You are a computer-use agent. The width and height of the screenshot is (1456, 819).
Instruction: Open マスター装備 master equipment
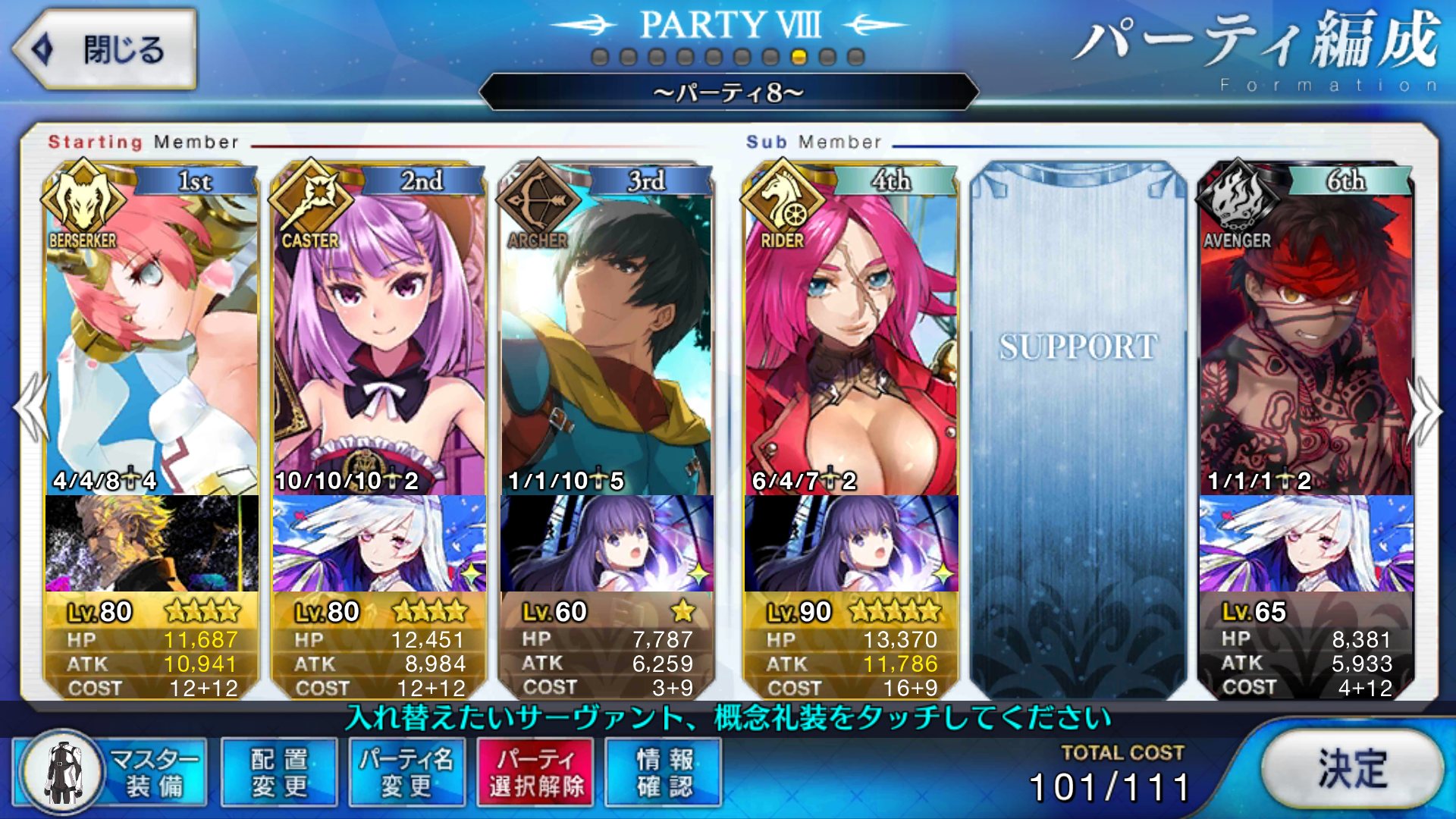tap(111, 773)
